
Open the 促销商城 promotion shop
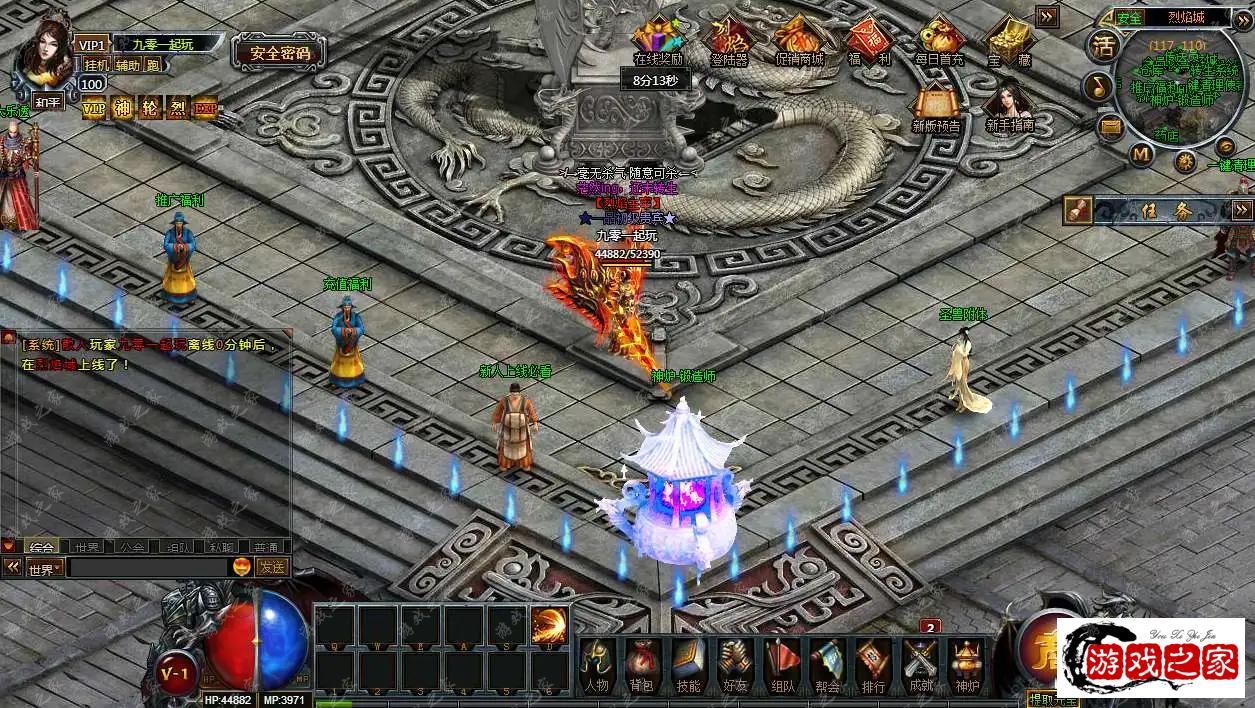799,40
